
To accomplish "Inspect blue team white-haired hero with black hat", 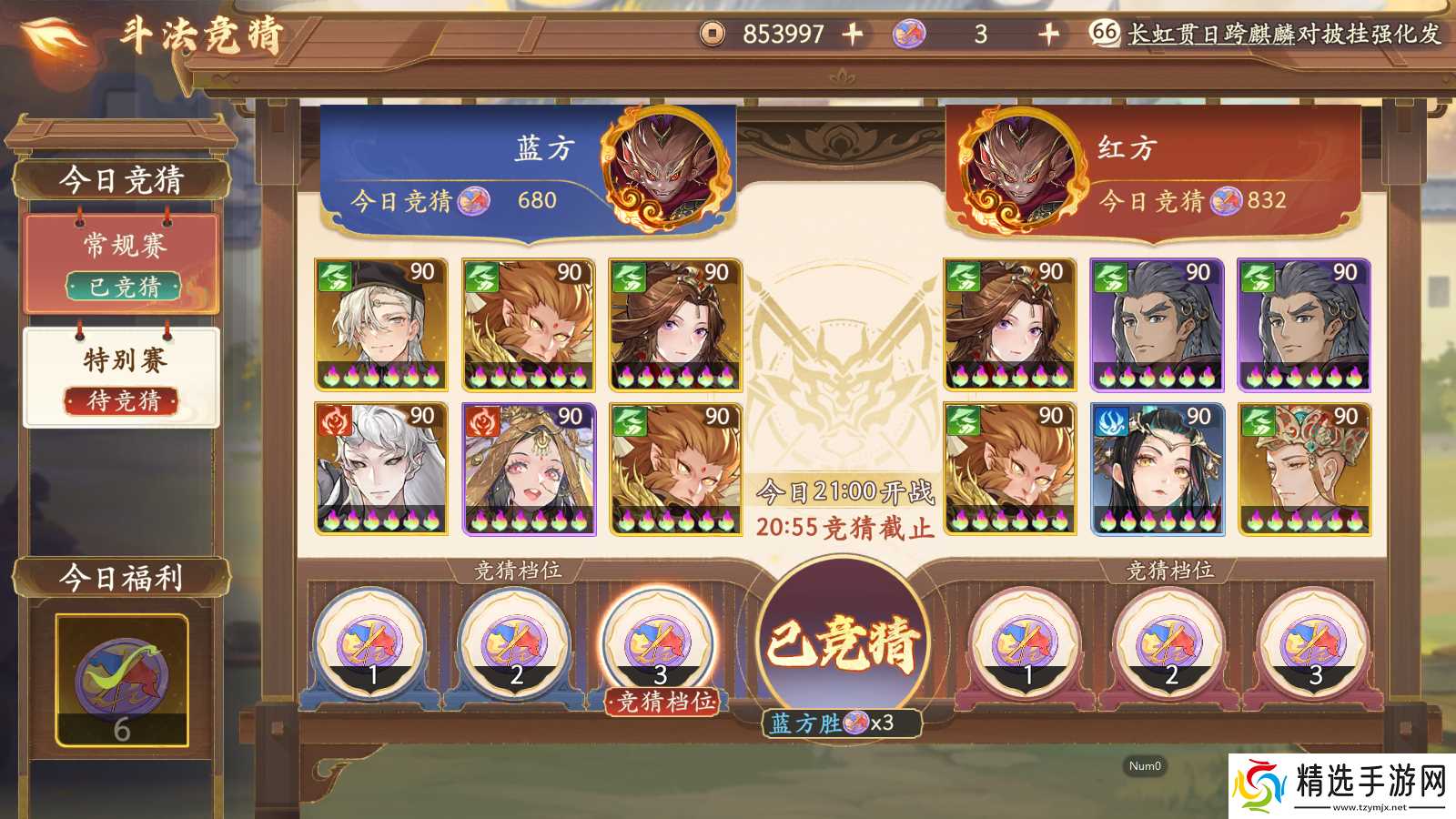I will pyautogui.click(x=381, y=324).
